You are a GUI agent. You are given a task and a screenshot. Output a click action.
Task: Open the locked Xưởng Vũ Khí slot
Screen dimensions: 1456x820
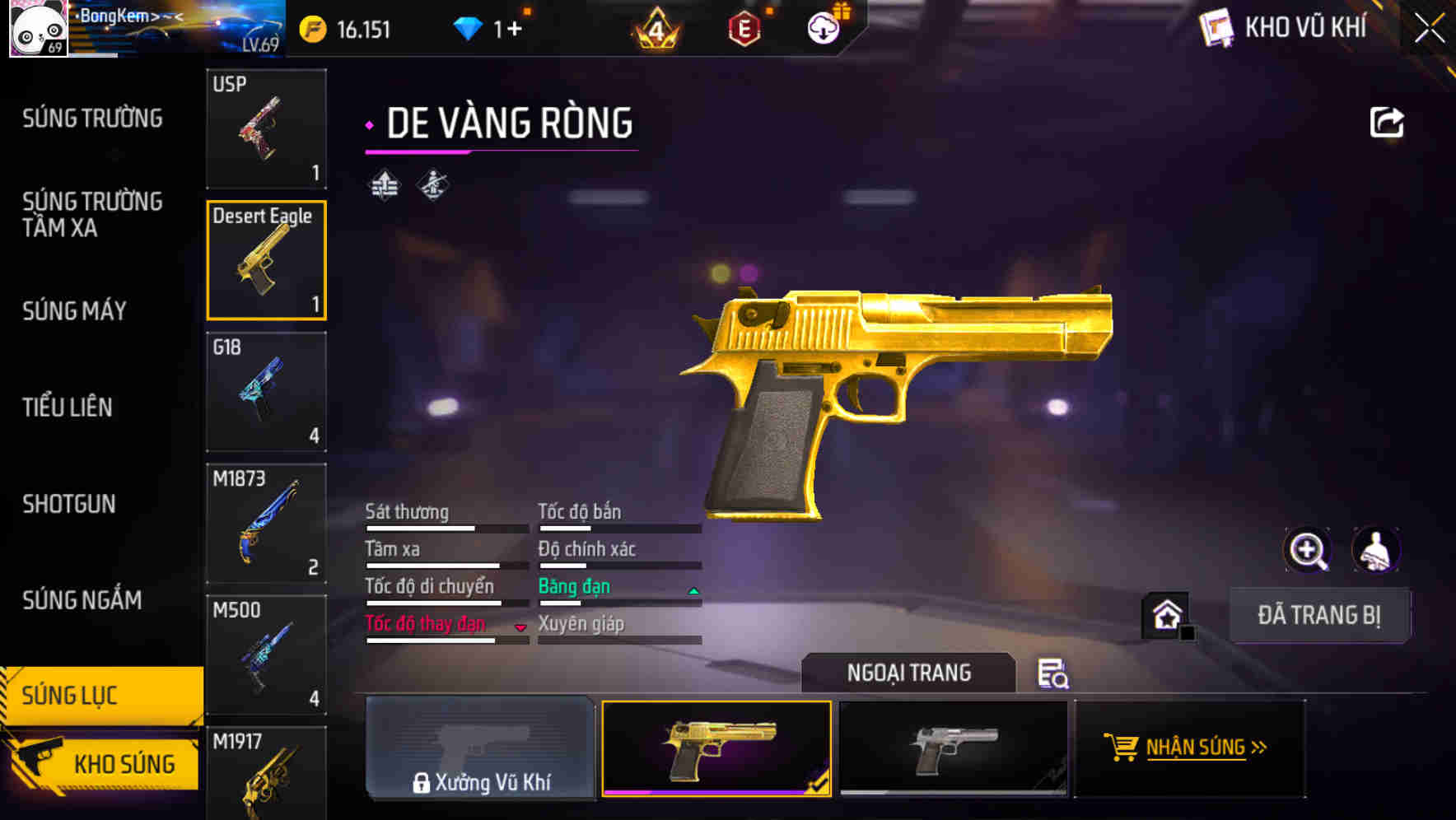tap(481, 749)
